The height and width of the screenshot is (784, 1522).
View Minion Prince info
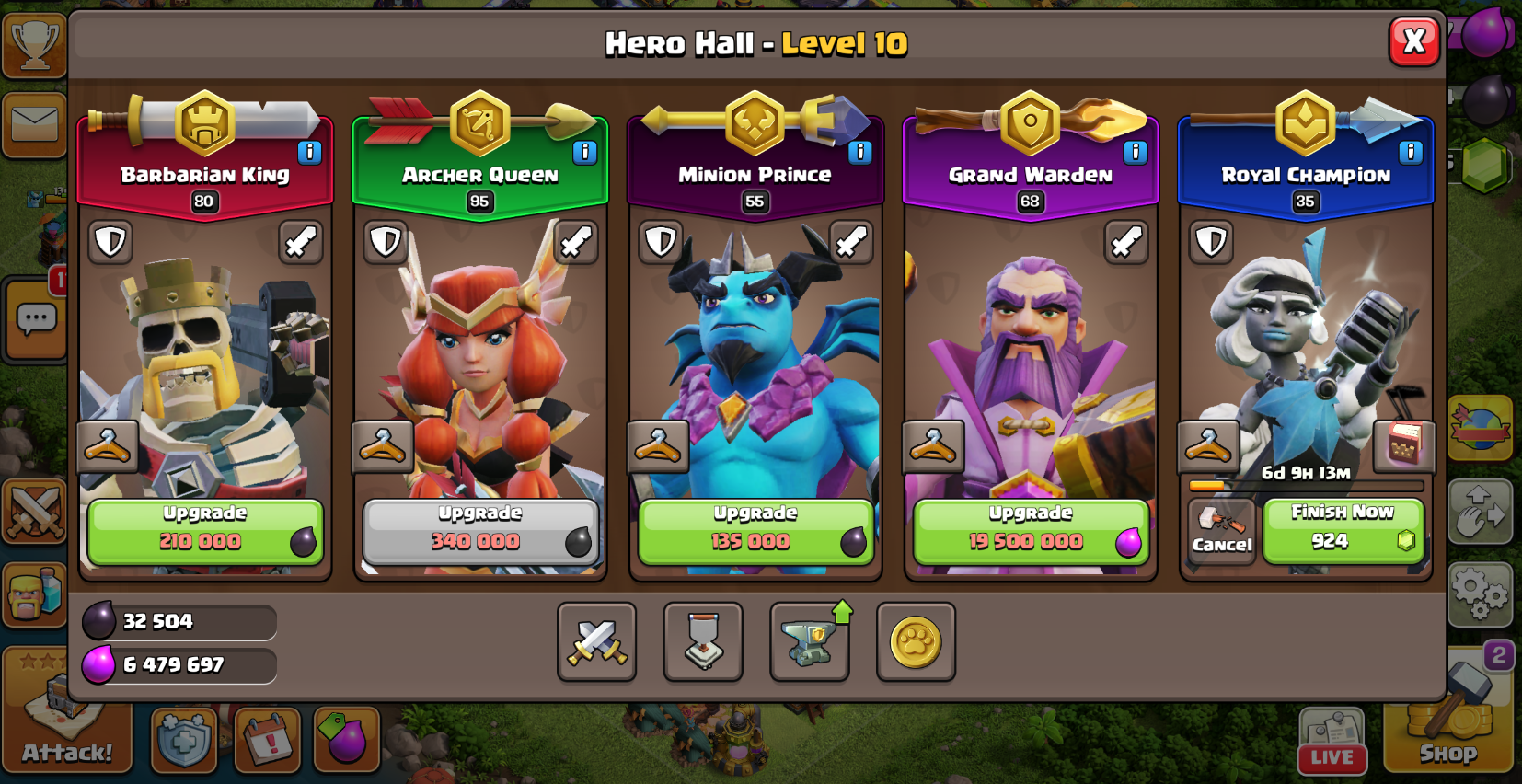[x=859, y=152]
